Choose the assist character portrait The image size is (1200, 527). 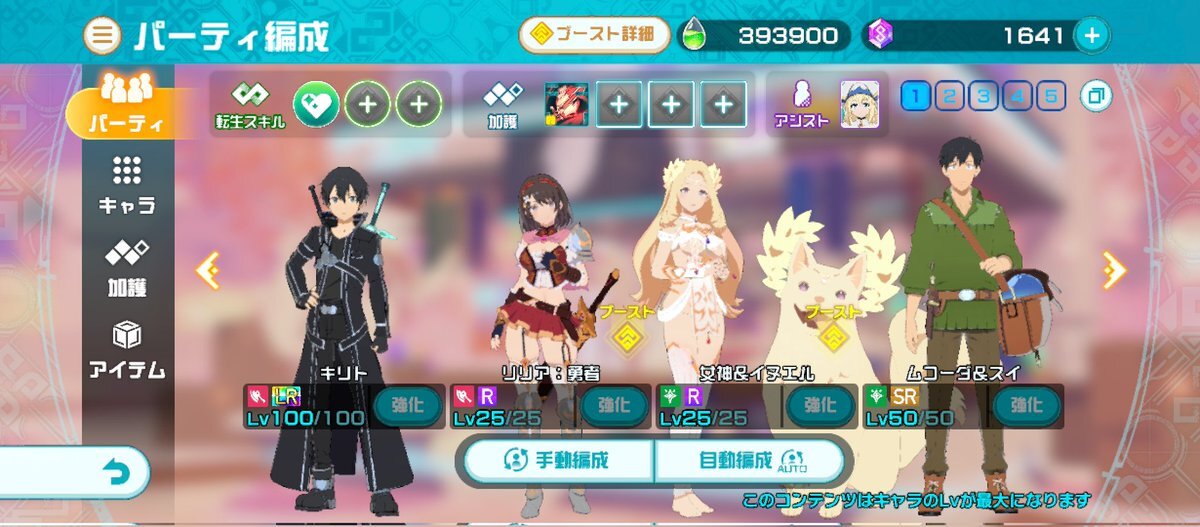(x=859, y=102)
